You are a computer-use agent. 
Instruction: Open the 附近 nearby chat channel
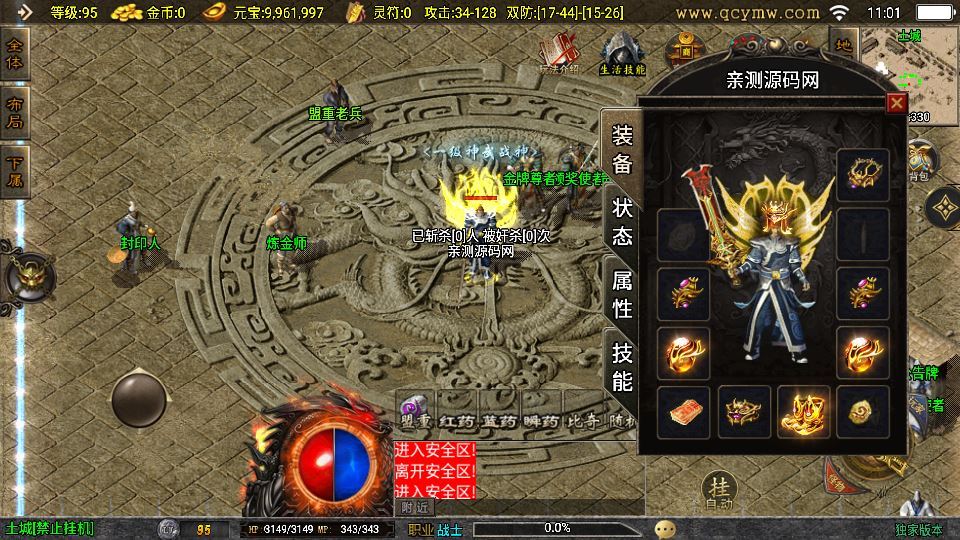(415, 507)
